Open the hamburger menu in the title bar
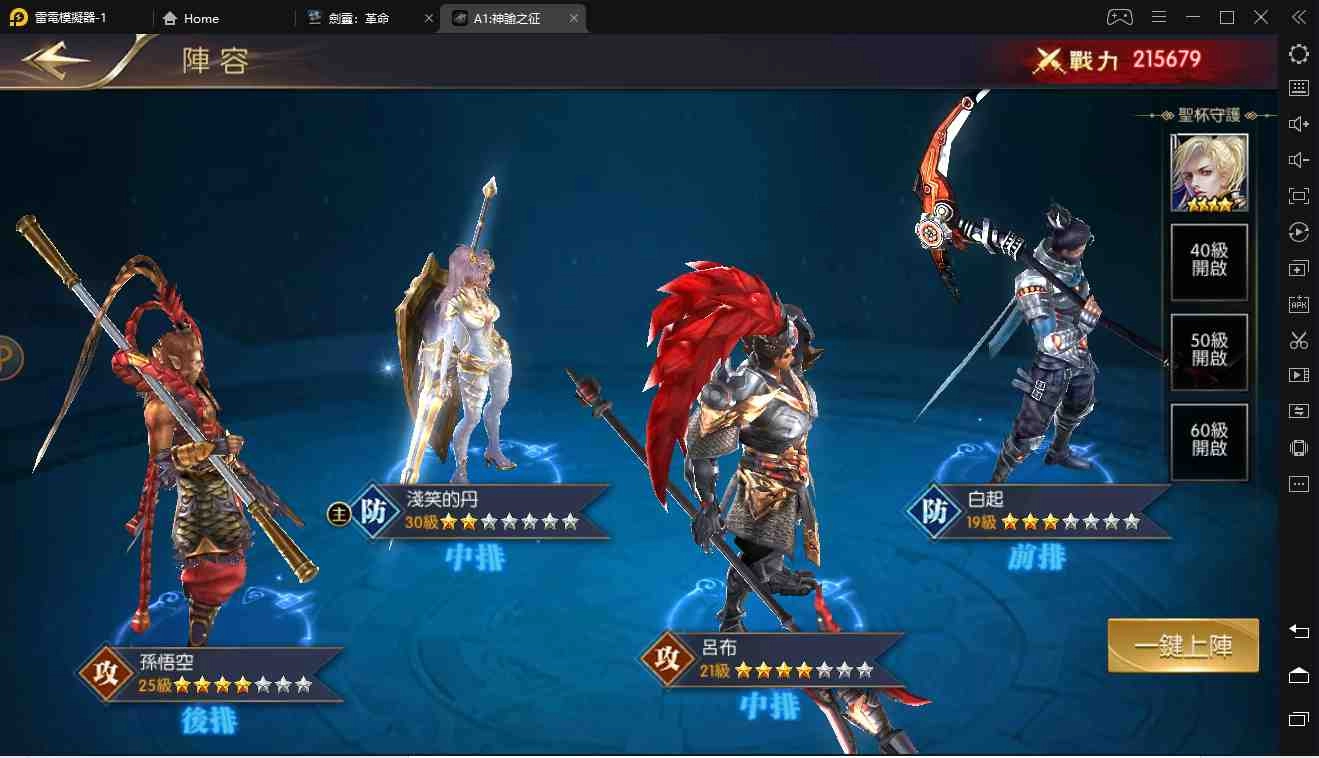Viewport: 1319px width, 758px height. (x=1158, y=17)
